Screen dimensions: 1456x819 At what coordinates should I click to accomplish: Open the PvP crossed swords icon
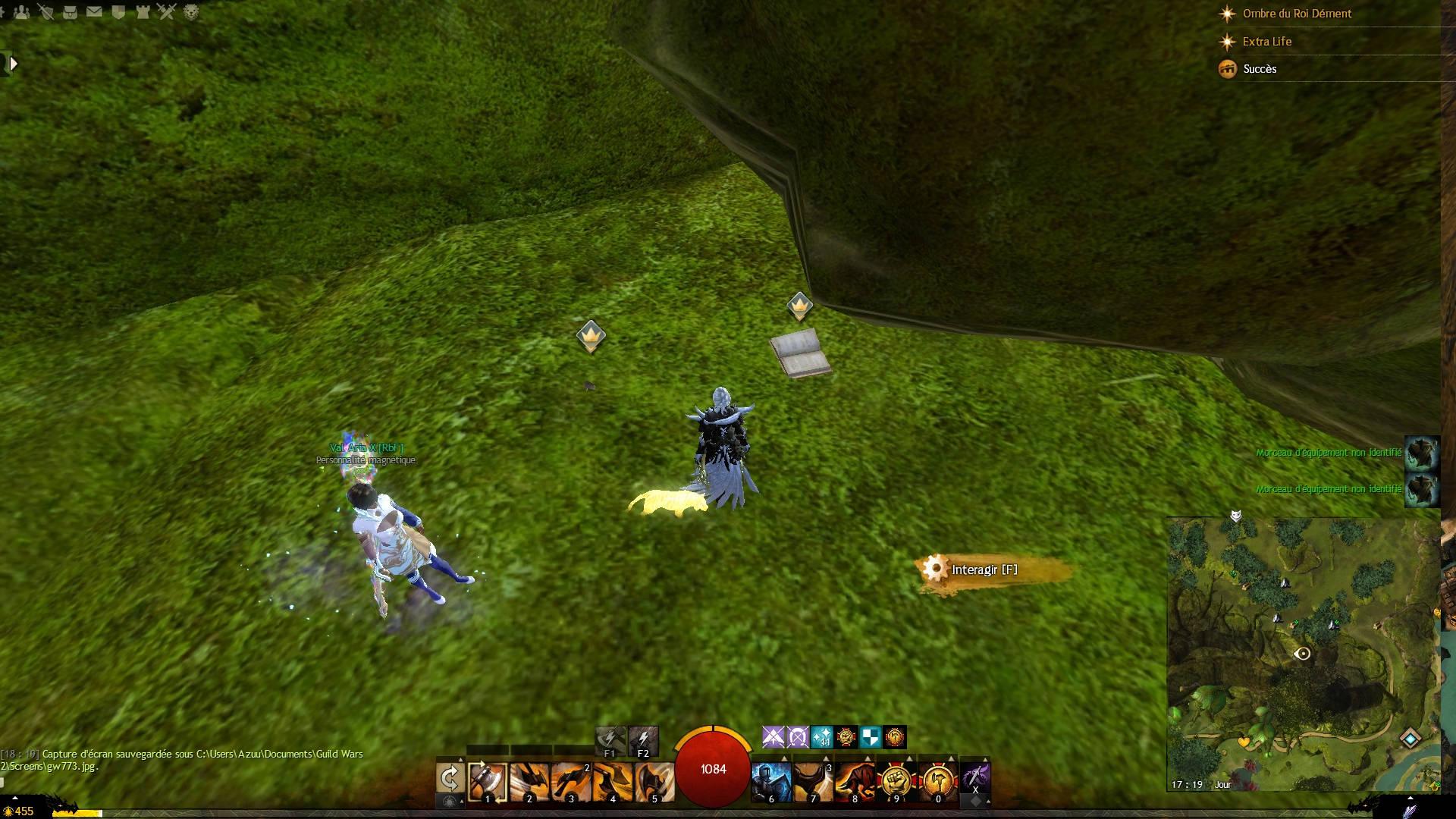(167, 11)
